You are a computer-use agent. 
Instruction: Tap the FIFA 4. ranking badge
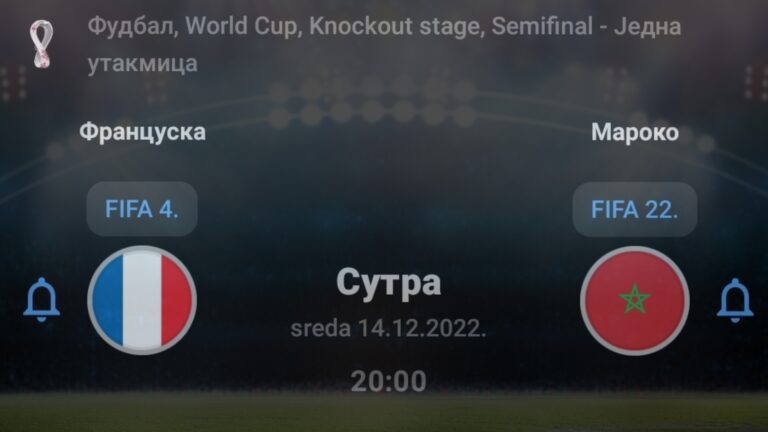point(142,209)
